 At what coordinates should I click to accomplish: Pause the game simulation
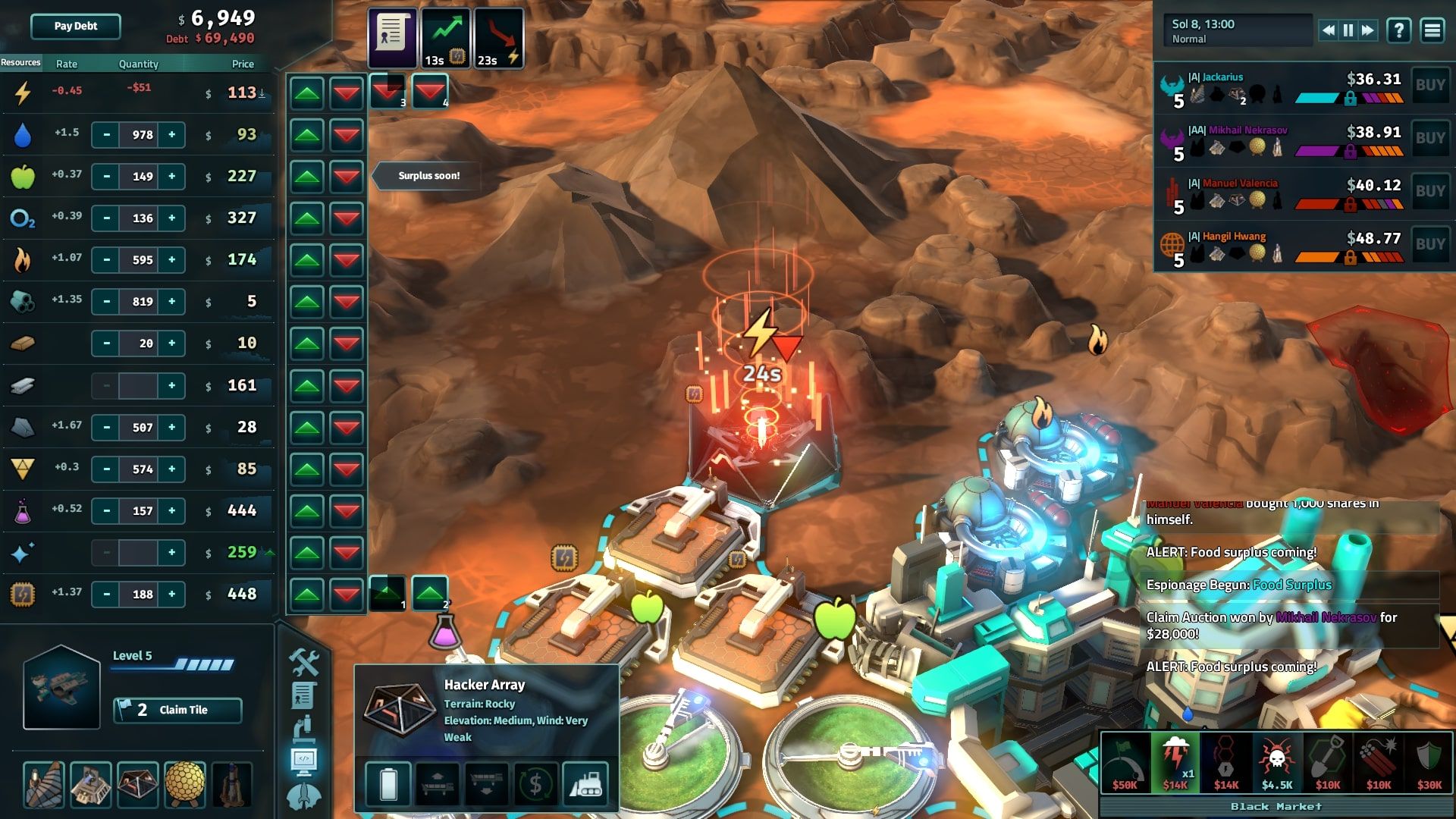pyautogui.click(x=1347, y=30)
